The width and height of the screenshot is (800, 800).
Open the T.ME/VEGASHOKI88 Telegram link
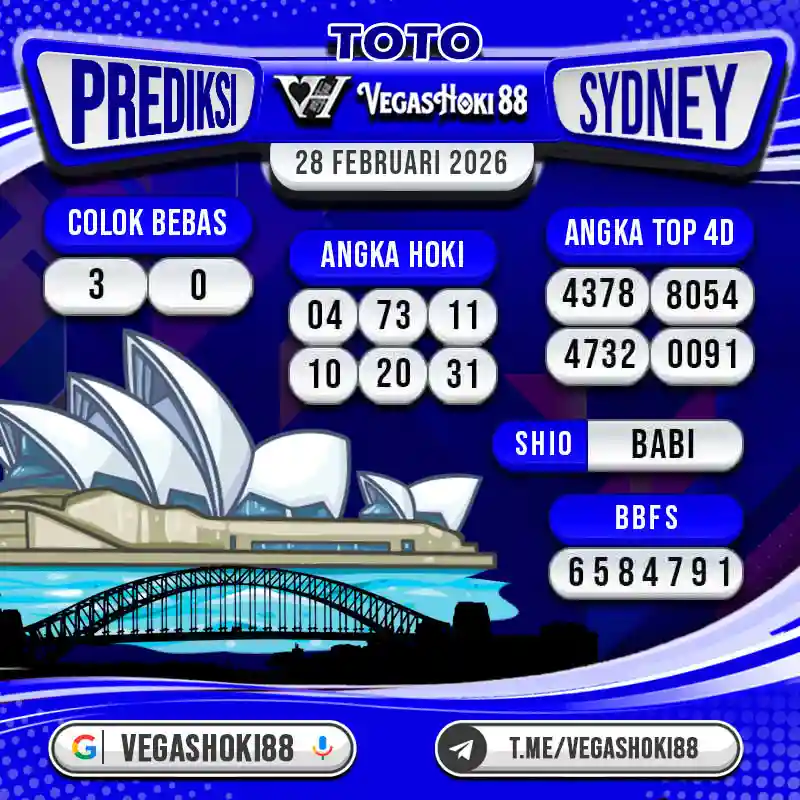(603, 748)
